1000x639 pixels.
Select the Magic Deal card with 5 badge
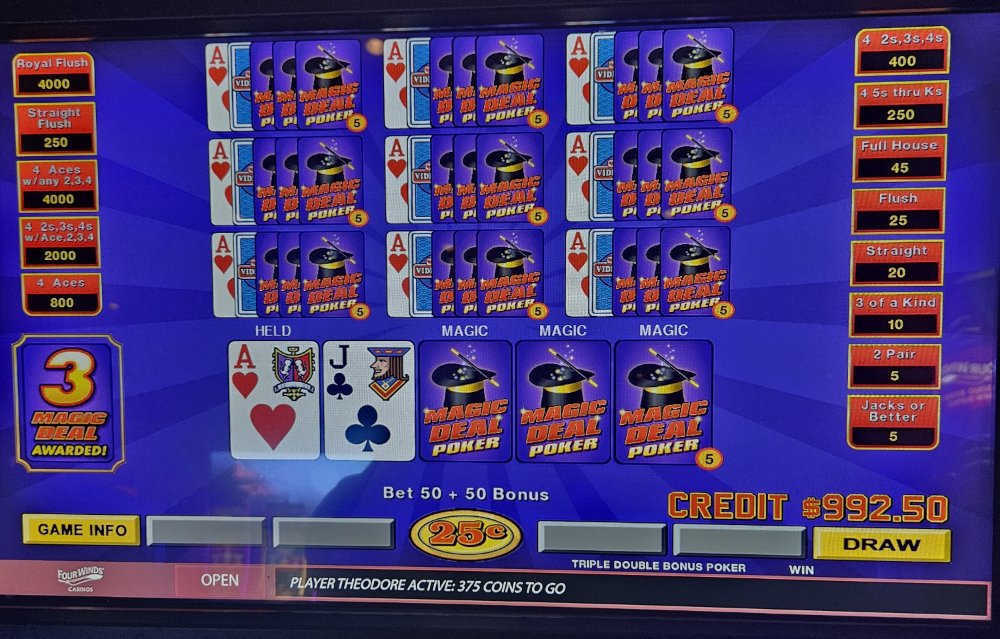pyautogui.click(x=663, y=401)
